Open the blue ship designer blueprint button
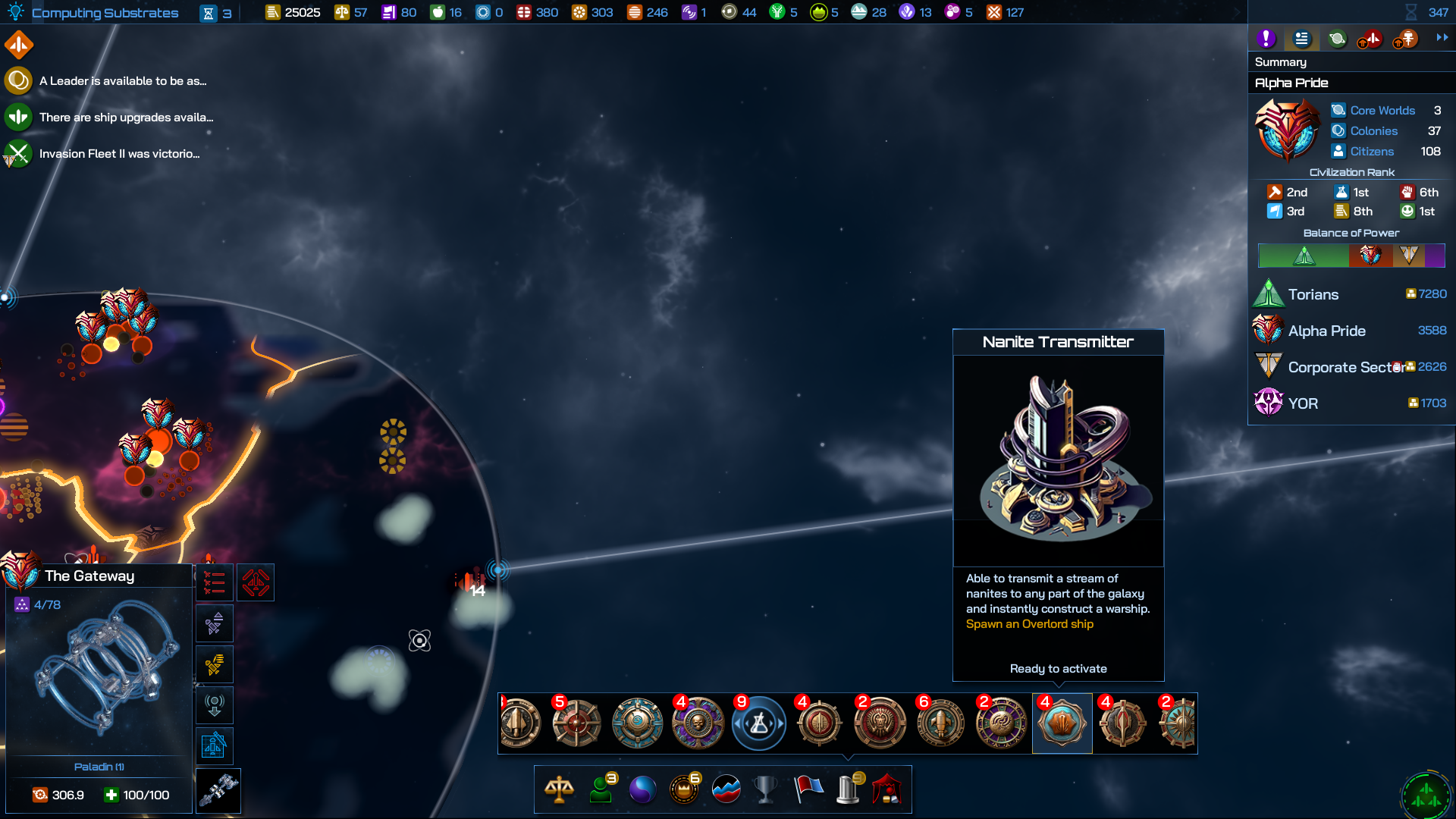 215,746
